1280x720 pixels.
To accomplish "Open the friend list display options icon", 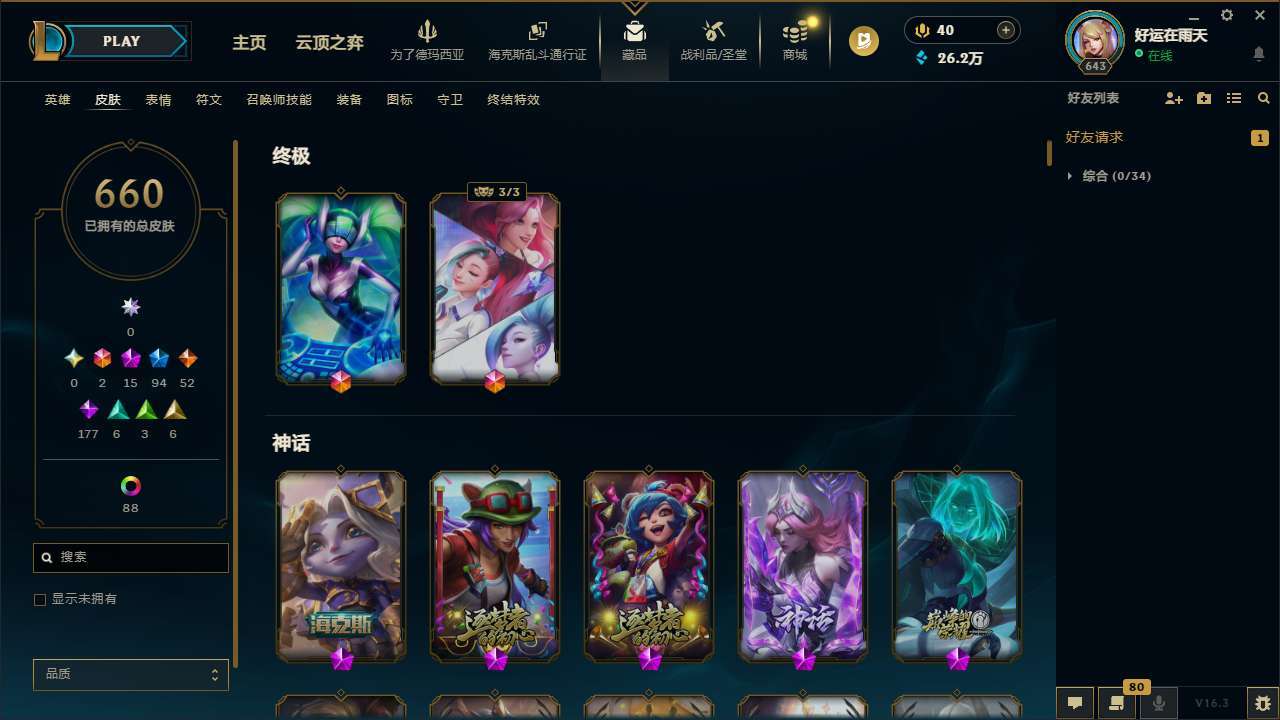I will point(1234,98).
